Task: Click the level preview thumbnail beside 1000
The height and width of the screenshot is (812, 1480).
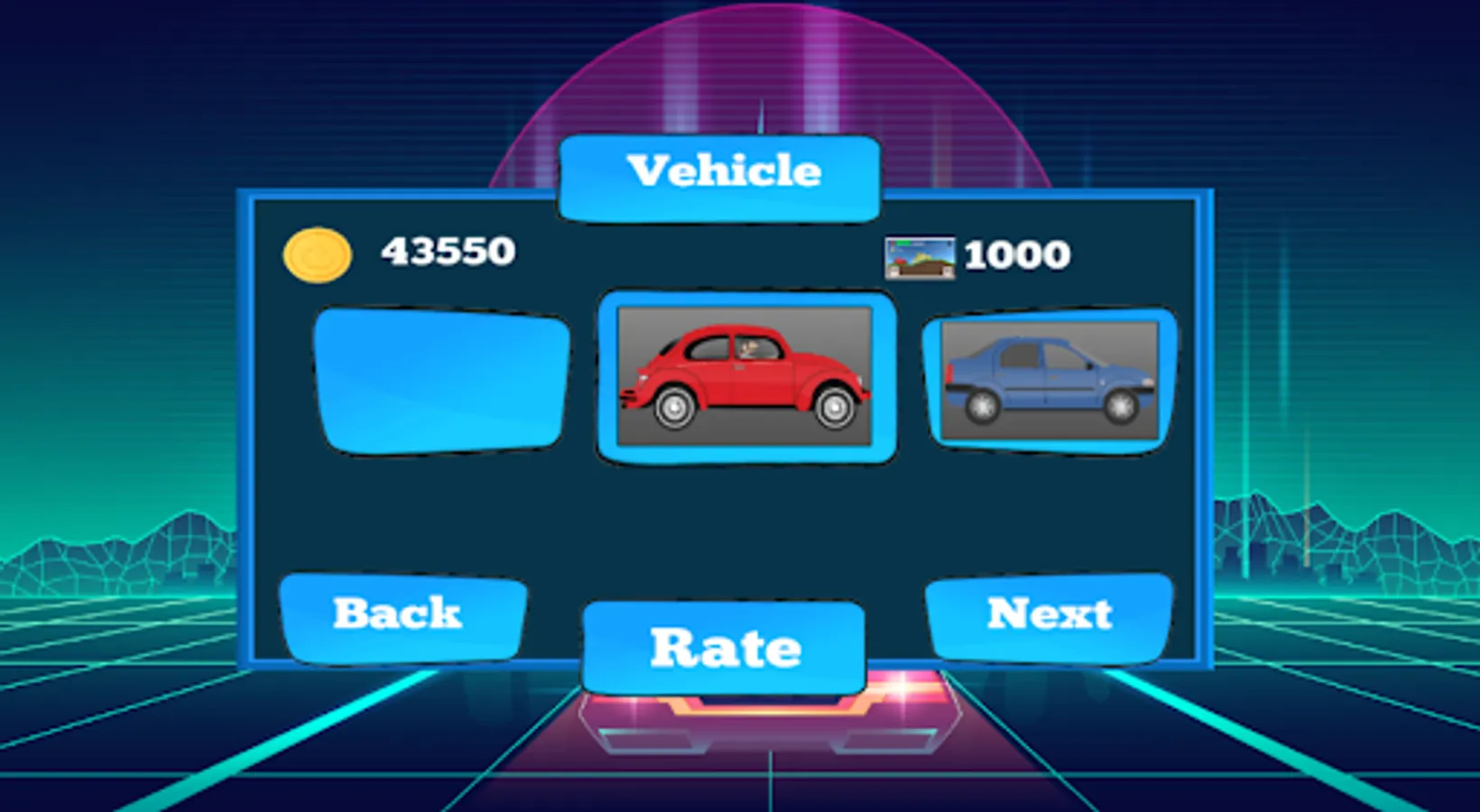Action: [919, 255]
